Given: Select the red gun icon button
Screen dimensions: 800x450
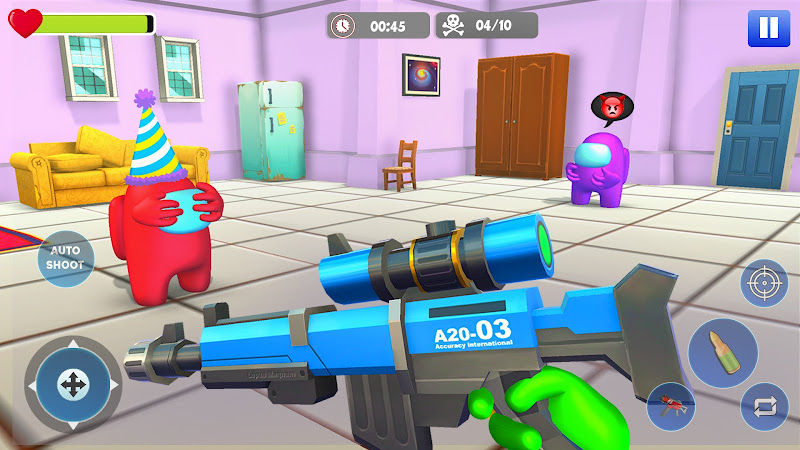Looking at the screenshot, I should tap(670, 406).
